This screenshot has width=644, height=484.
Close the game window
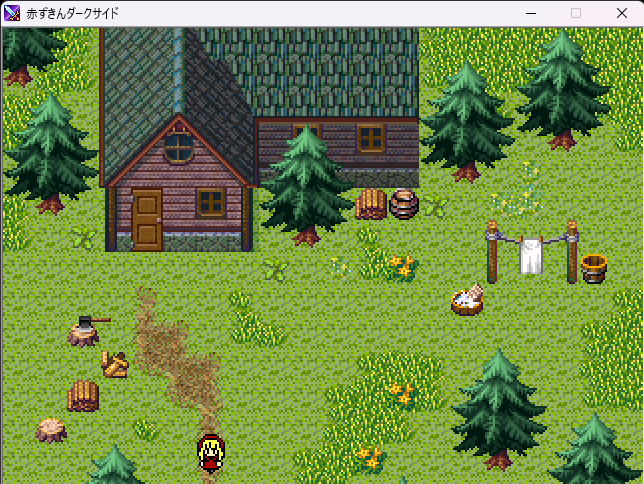click(620, 13)
